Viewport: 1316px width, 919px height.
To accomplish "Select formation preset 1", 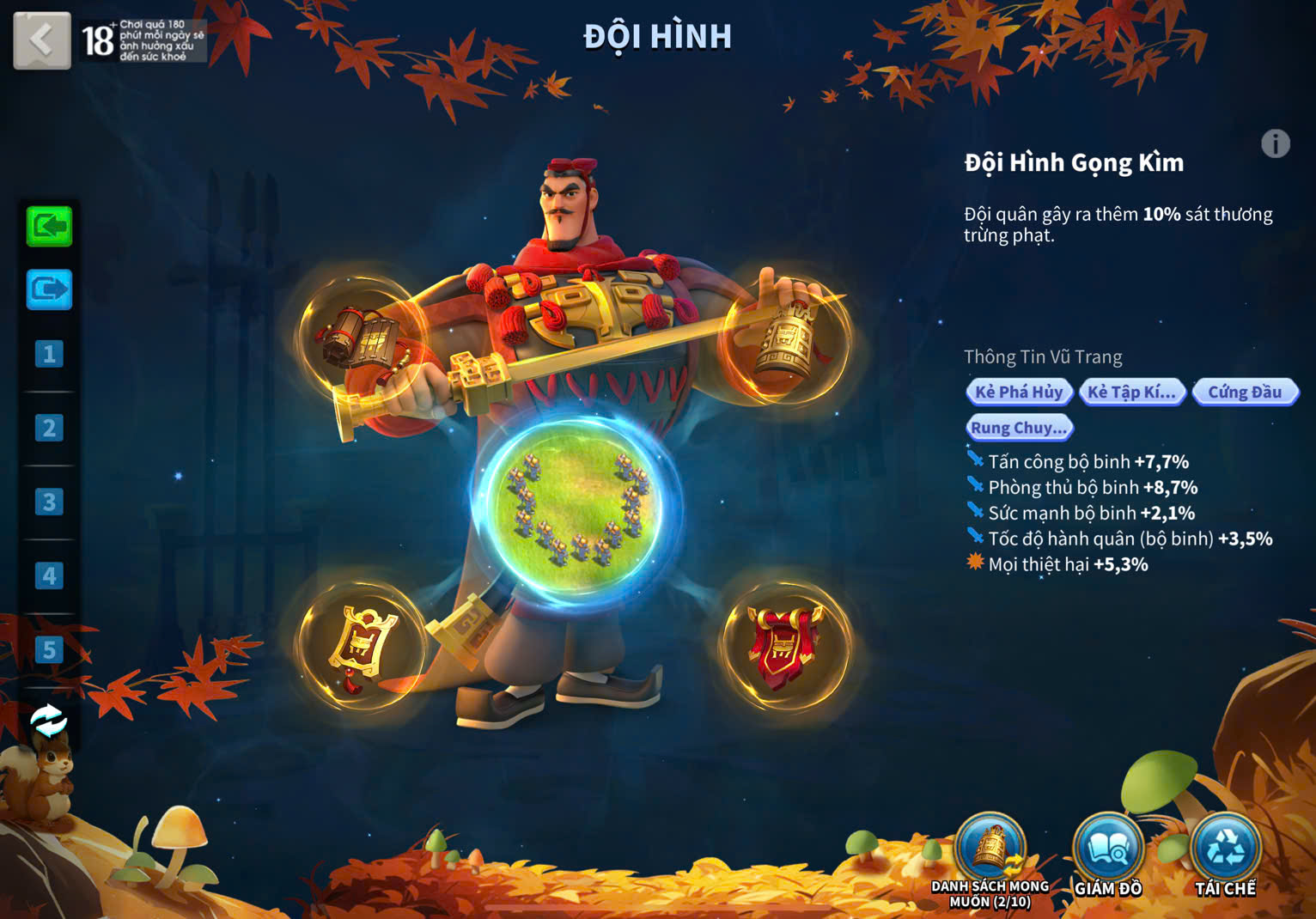I will click(x=49, y=354).
